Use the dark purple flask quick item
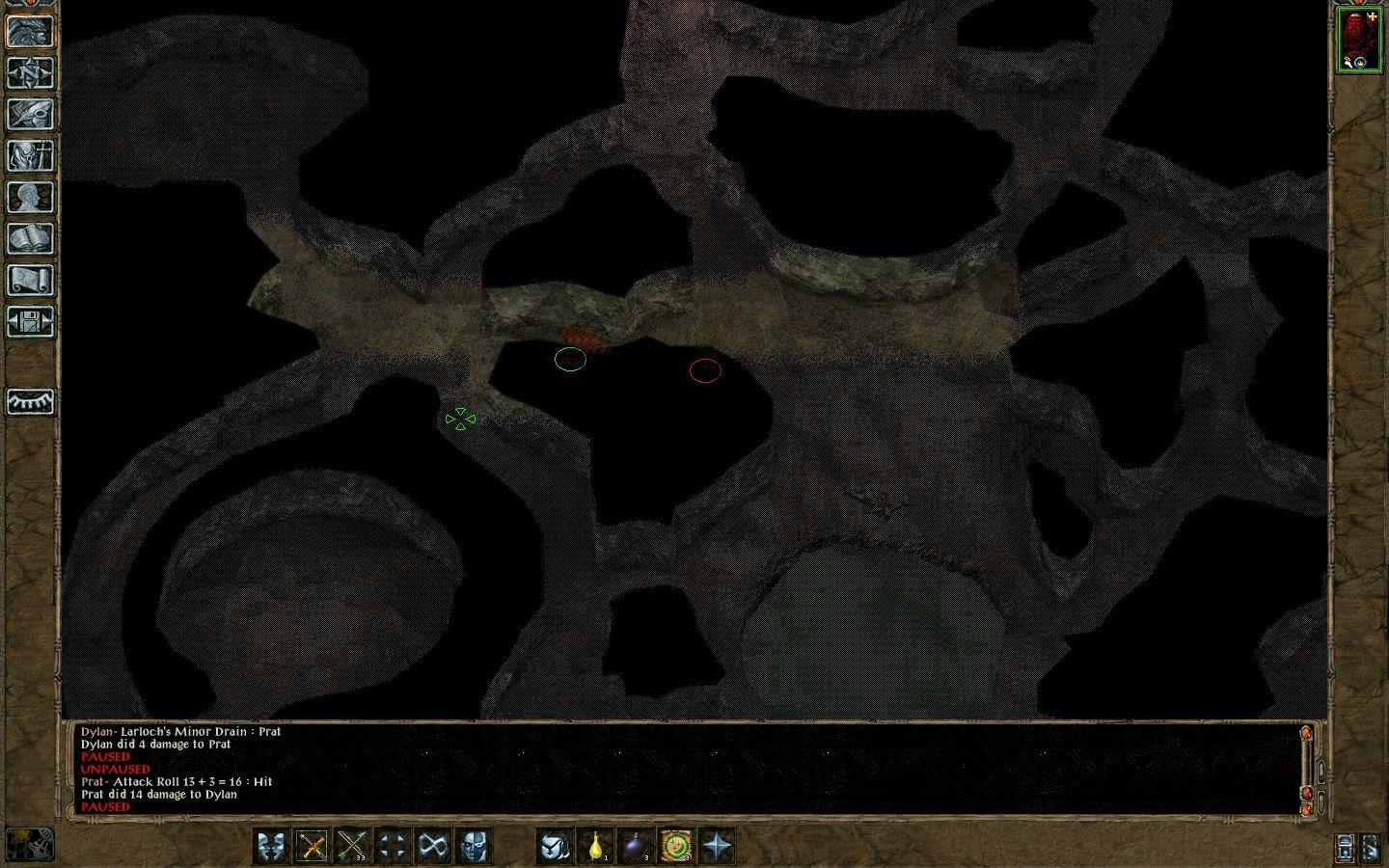 coord(637,847)
